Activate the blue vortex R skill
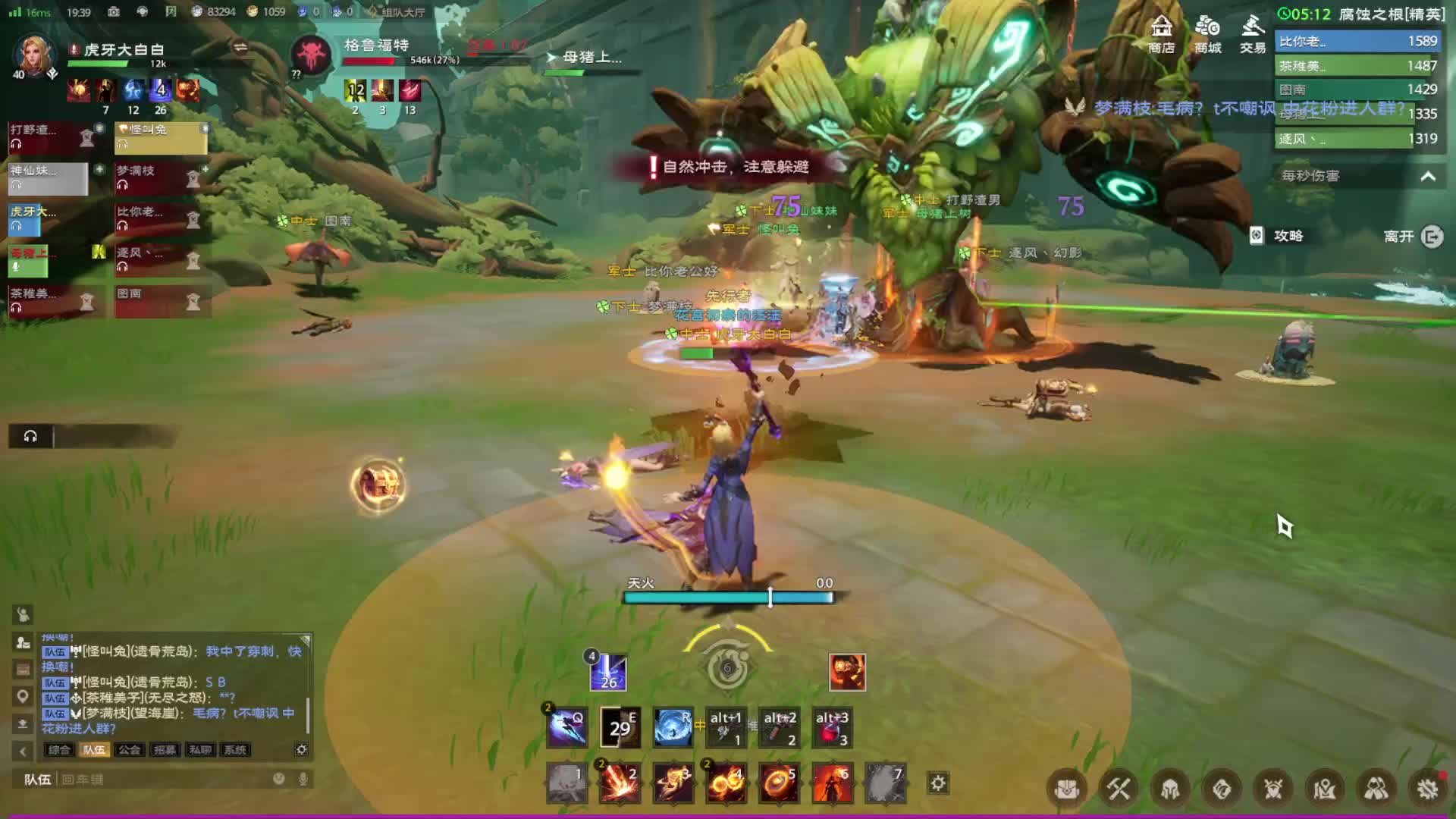1456x819 pixels. click(x=673, y=728)
